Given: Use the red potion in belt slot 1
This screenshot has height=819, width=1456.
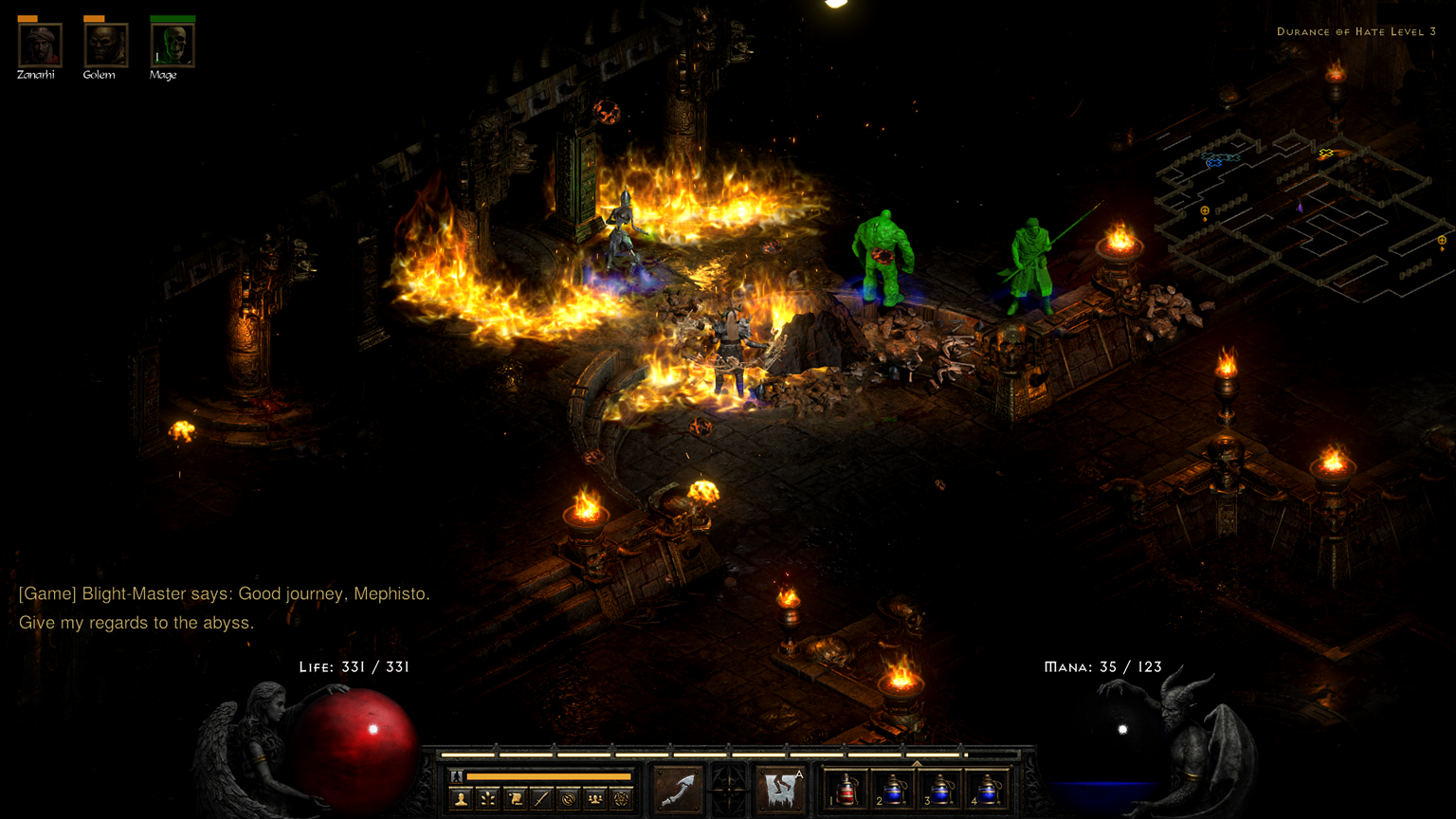Looking at the screenshot, I should click(846, 790).
